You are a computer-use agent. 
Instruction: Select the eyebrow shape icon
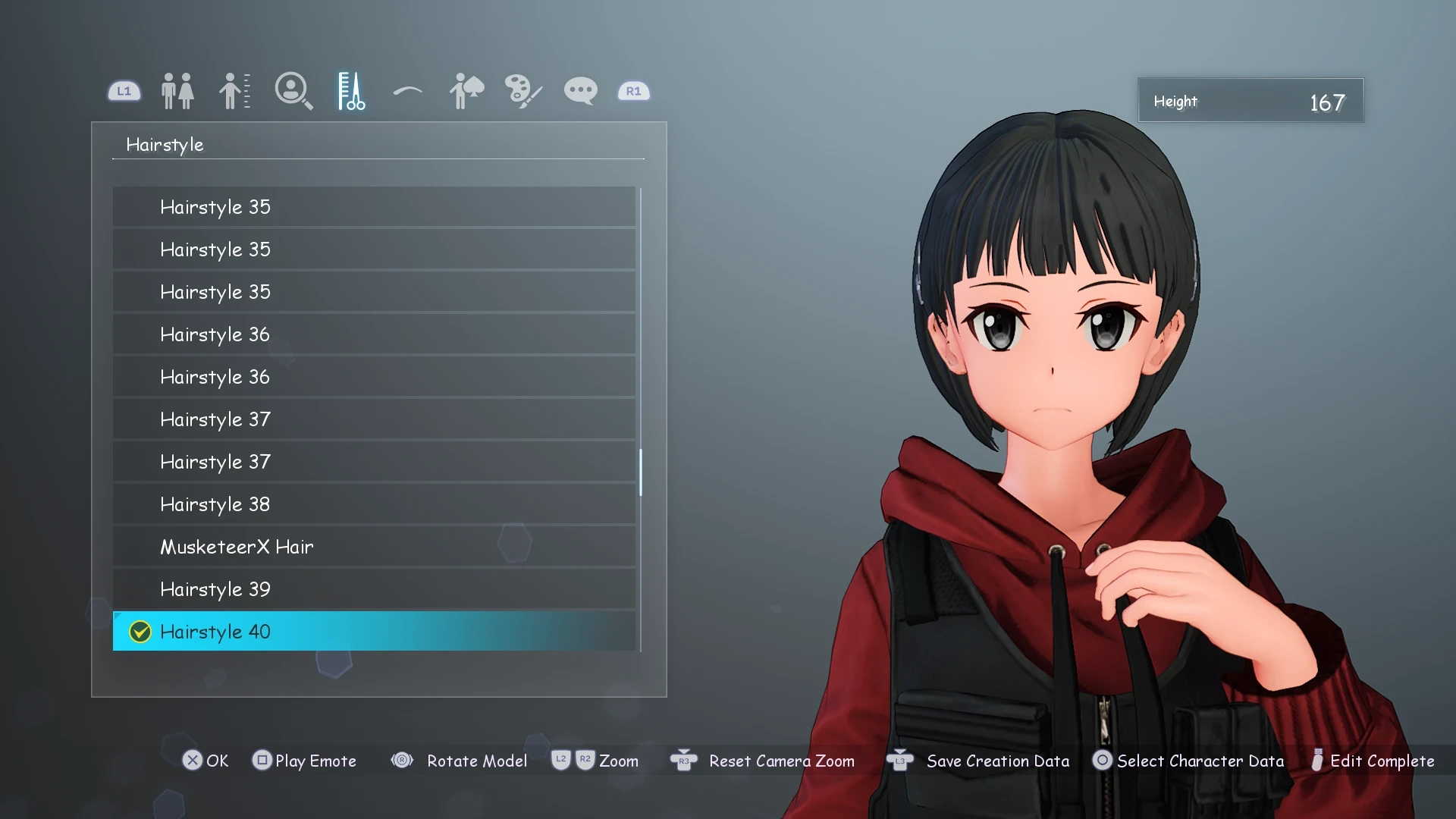[406, 90]
